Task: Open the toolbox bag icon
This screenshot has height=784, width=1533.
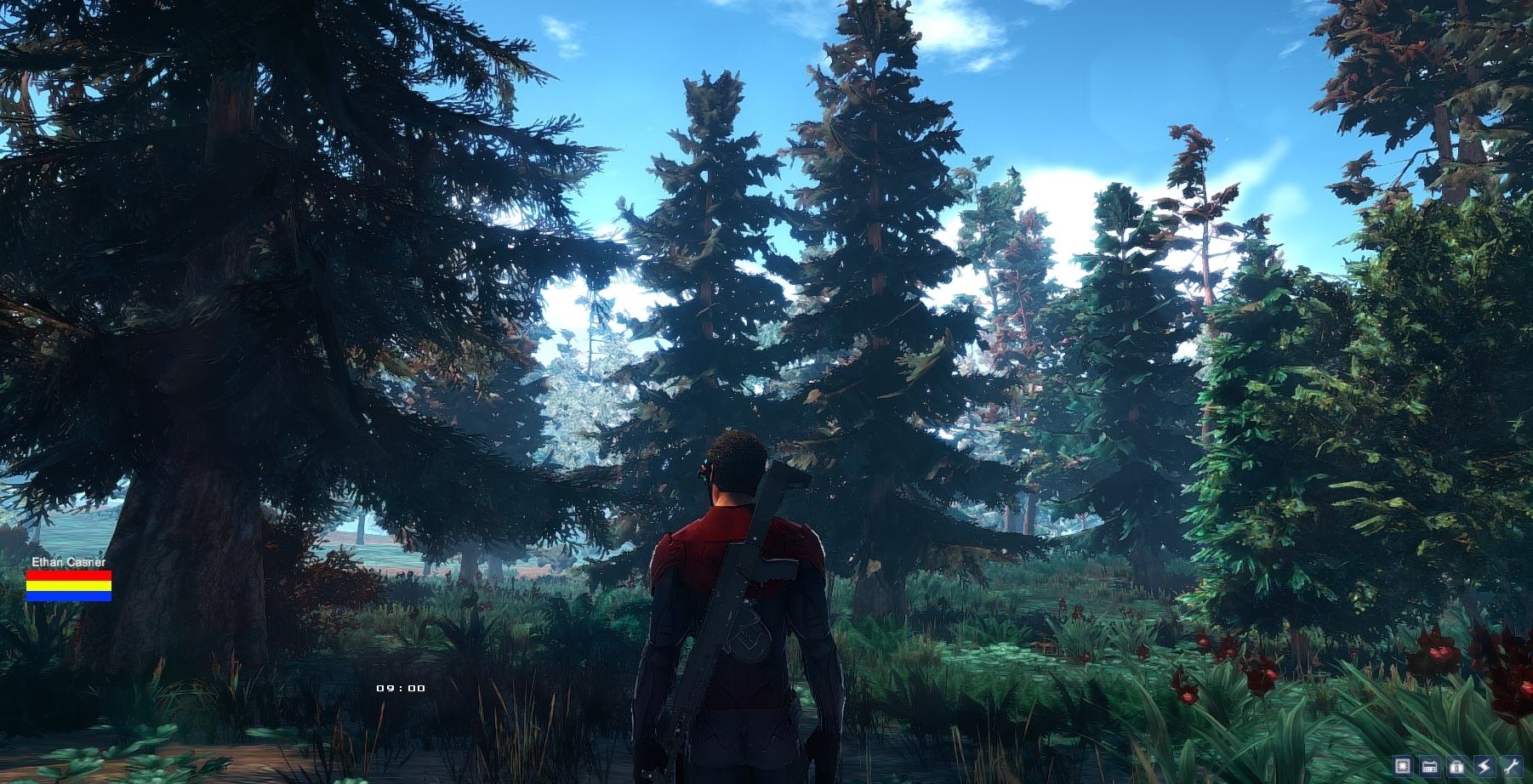Action: pyautogui.click(x=1457, y=766)
